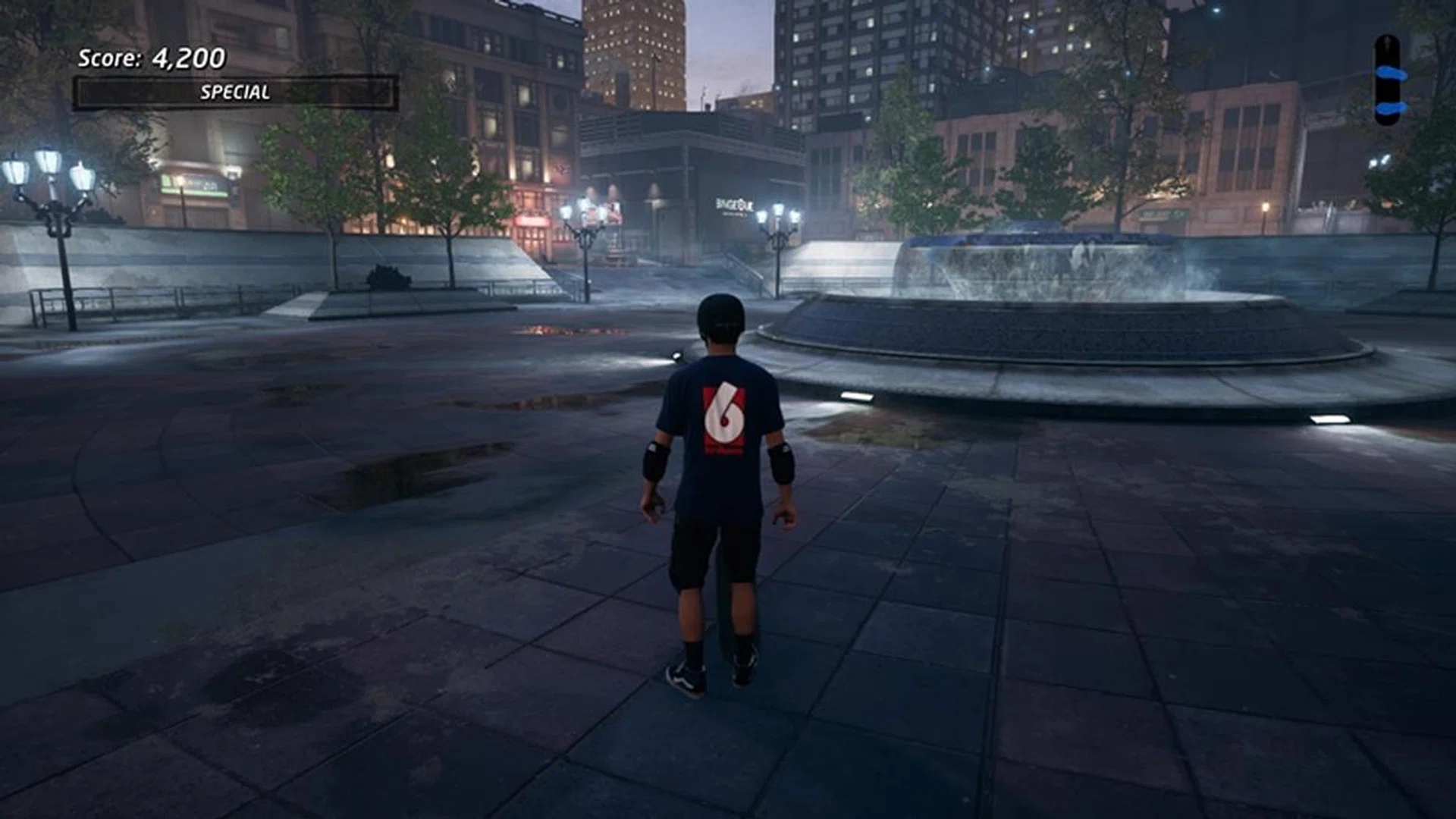
Task: Select the SPECIAL meter label
Action: [235, 93]
